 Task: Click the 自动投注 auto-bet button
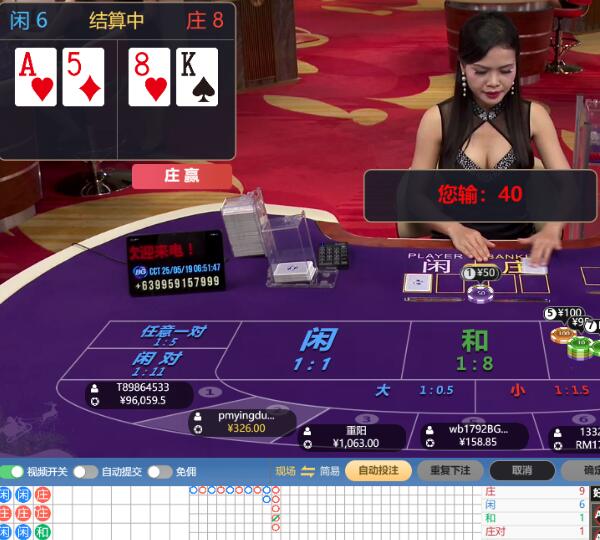[378, 470]
